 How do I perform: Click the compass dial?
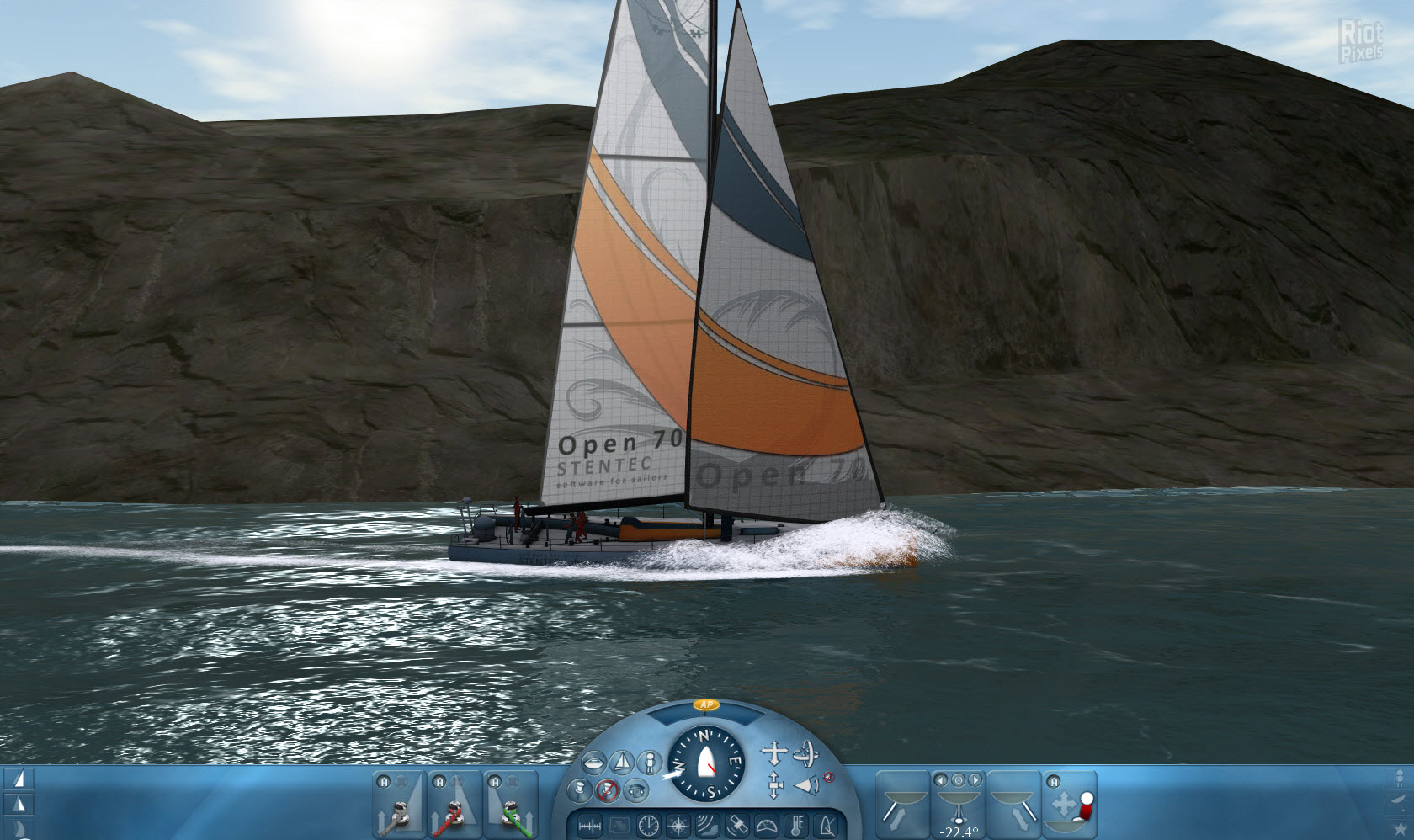[x=706, y=763]
